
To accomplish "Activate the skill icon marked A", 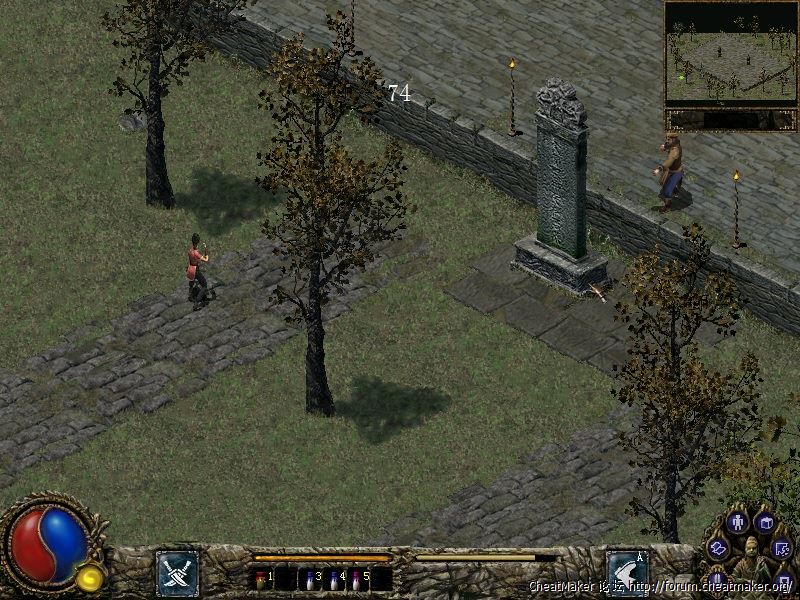I will pos(627,572).
